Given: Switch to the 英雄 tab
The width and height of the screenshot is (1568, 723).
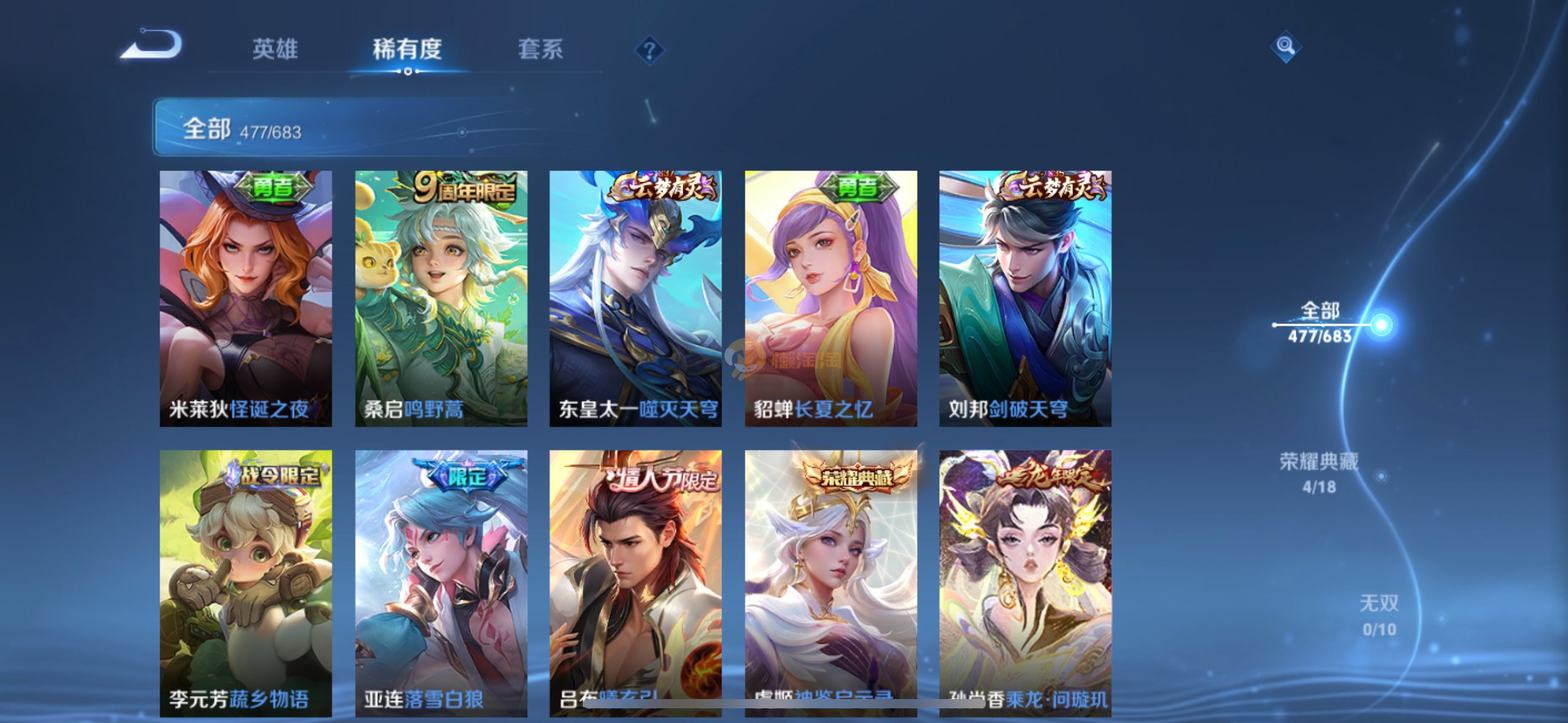Looking at the screenshot, I should point(275,49).
